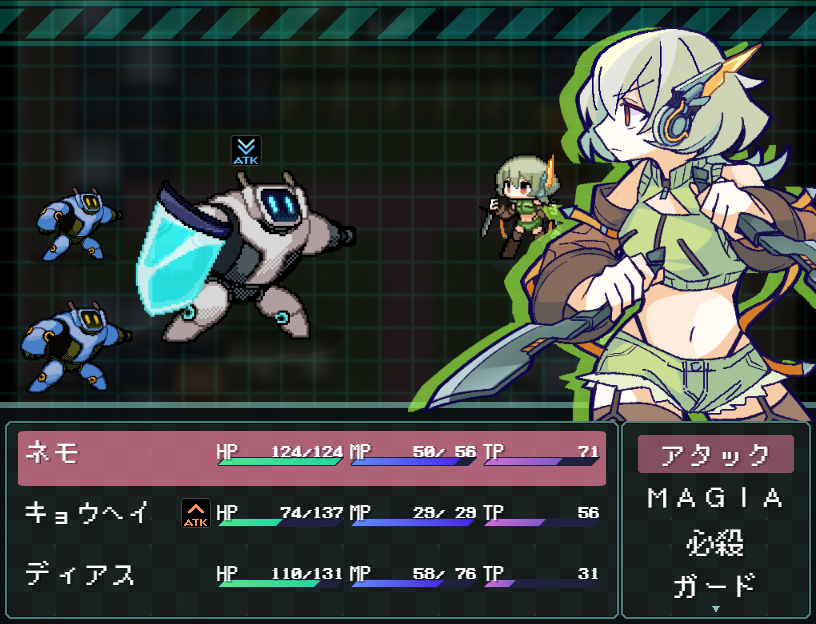Select the アタック command
816x624 pixels.
[x=715, y=455]
